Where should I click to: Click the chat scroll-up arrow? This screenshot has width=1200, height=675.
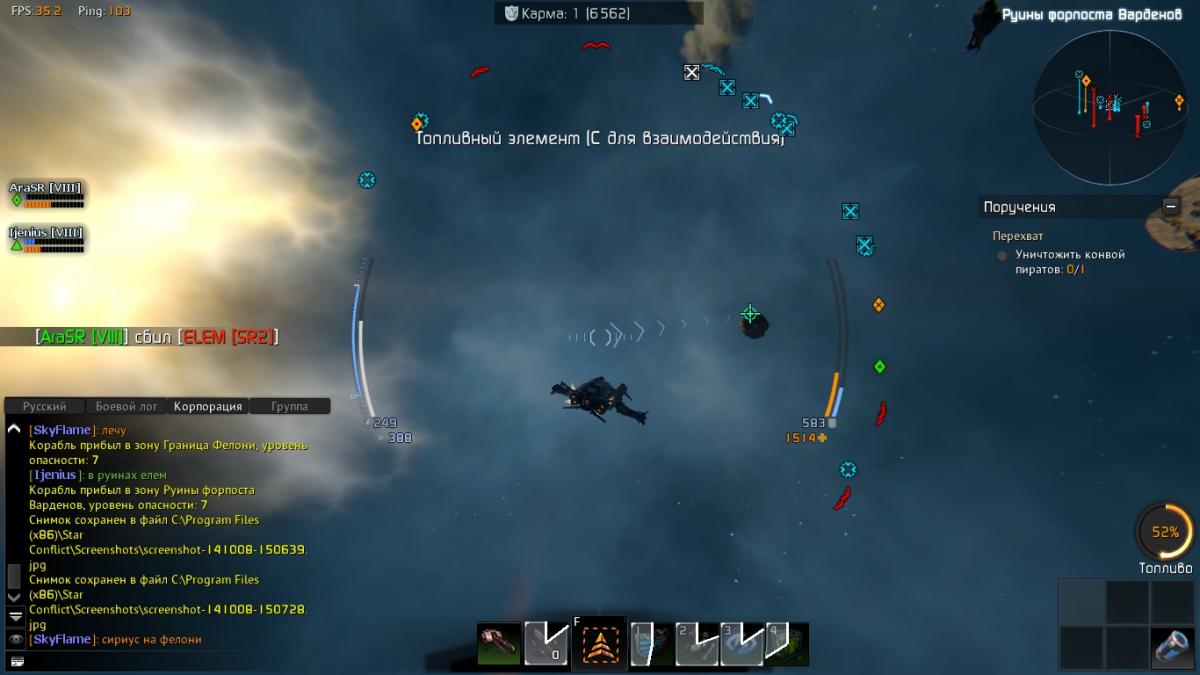14,429
